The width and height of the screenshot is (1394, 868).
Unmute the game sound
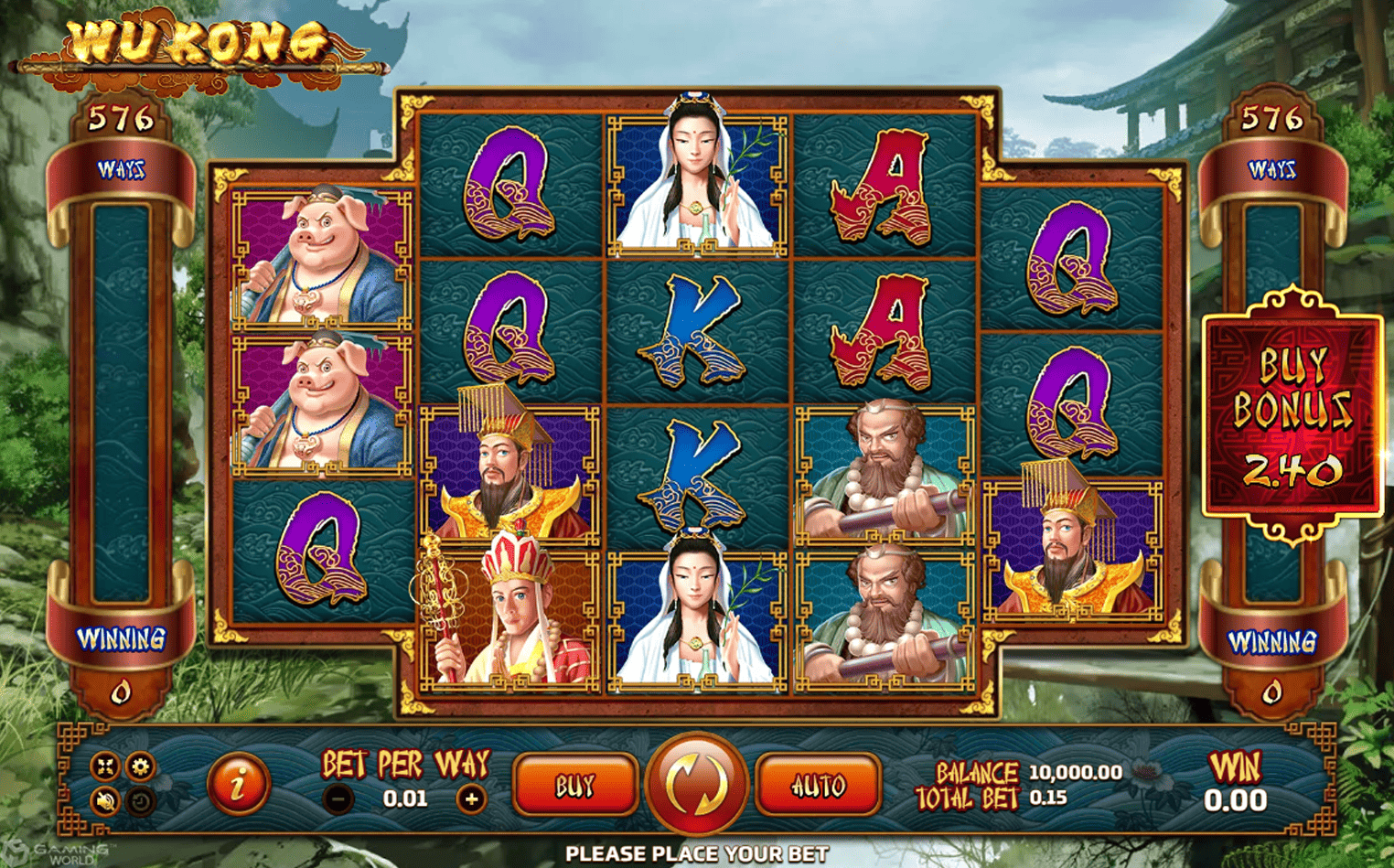[105, 798]
